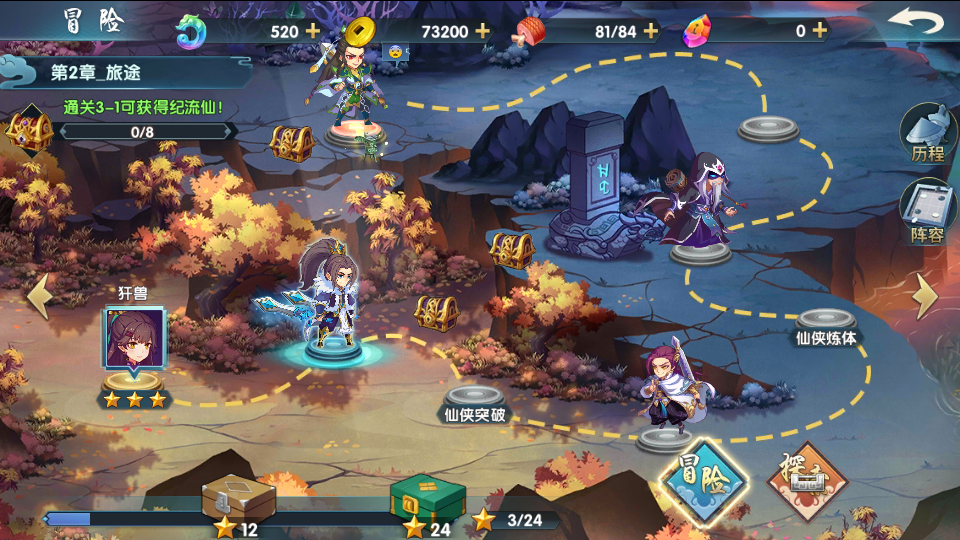Open the 阵容 lineup screen
The width and height of the screenshot is (960, 540).
pyautogui.click(x=927, y=212)
